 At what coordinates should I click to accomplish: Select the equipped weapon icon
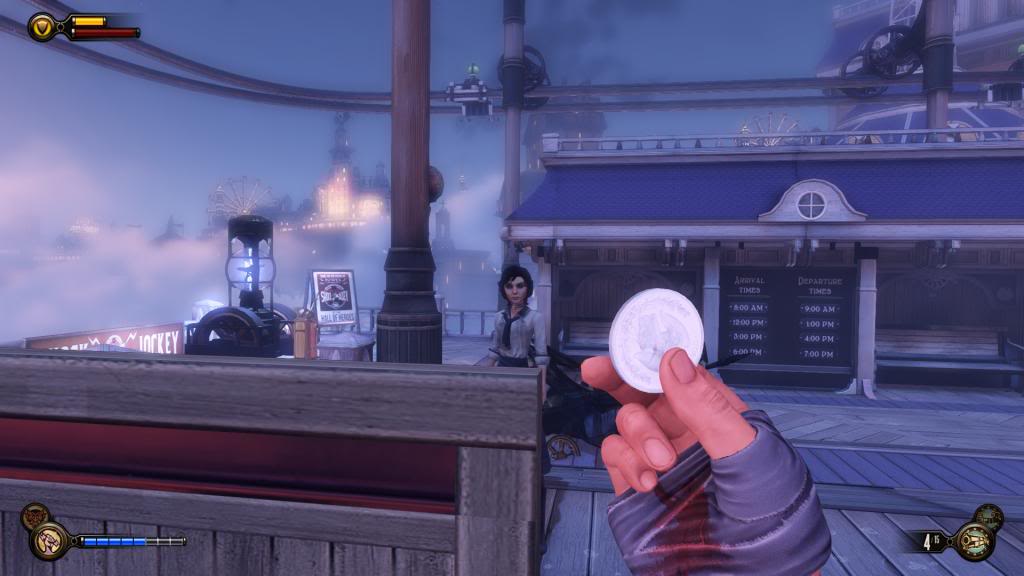coord(971,542)
